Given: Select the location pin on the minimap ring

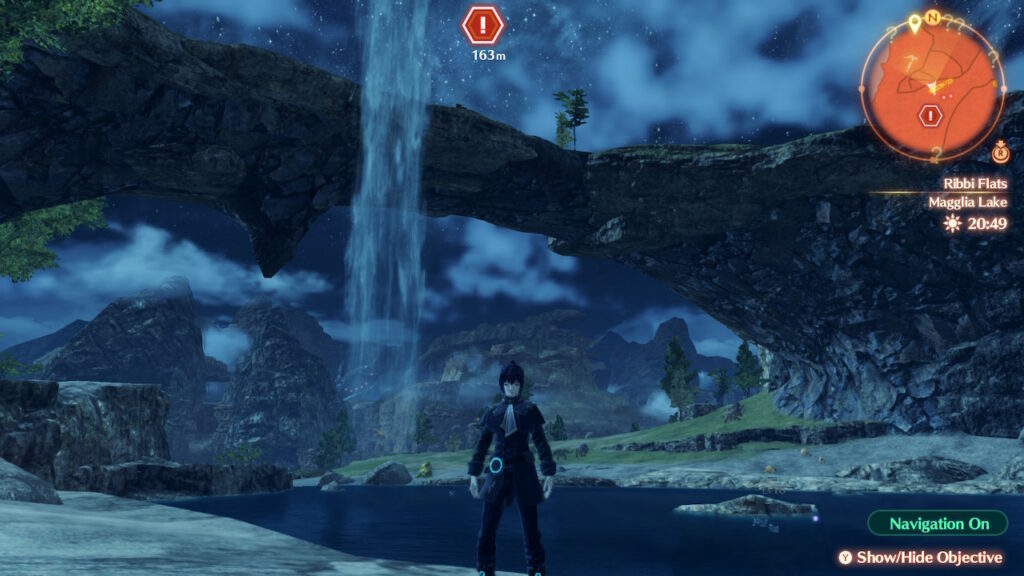Looking at the screenshot, I should pos(914,22).
